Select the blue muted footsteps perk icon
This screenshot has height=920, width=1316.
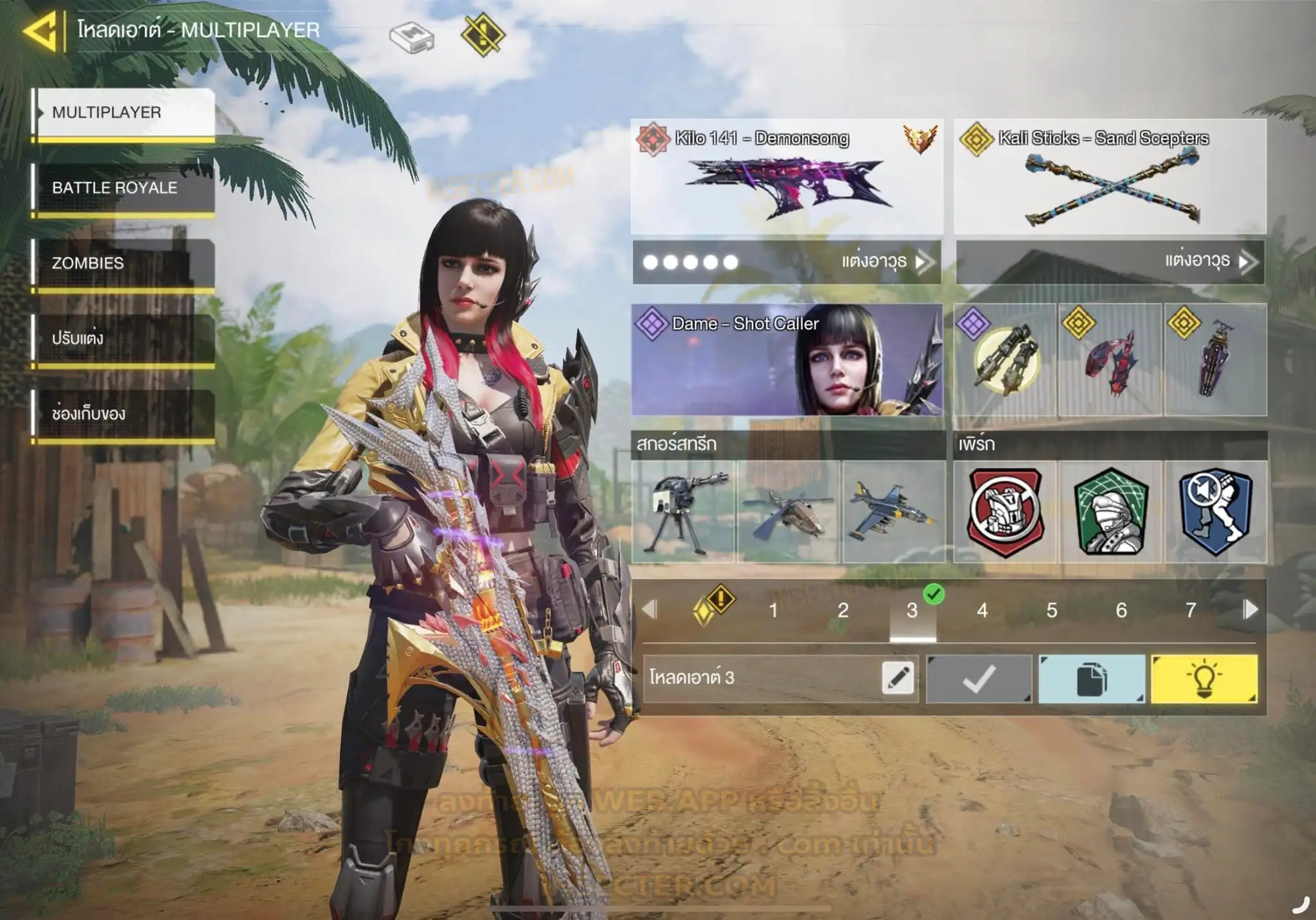1215,512
